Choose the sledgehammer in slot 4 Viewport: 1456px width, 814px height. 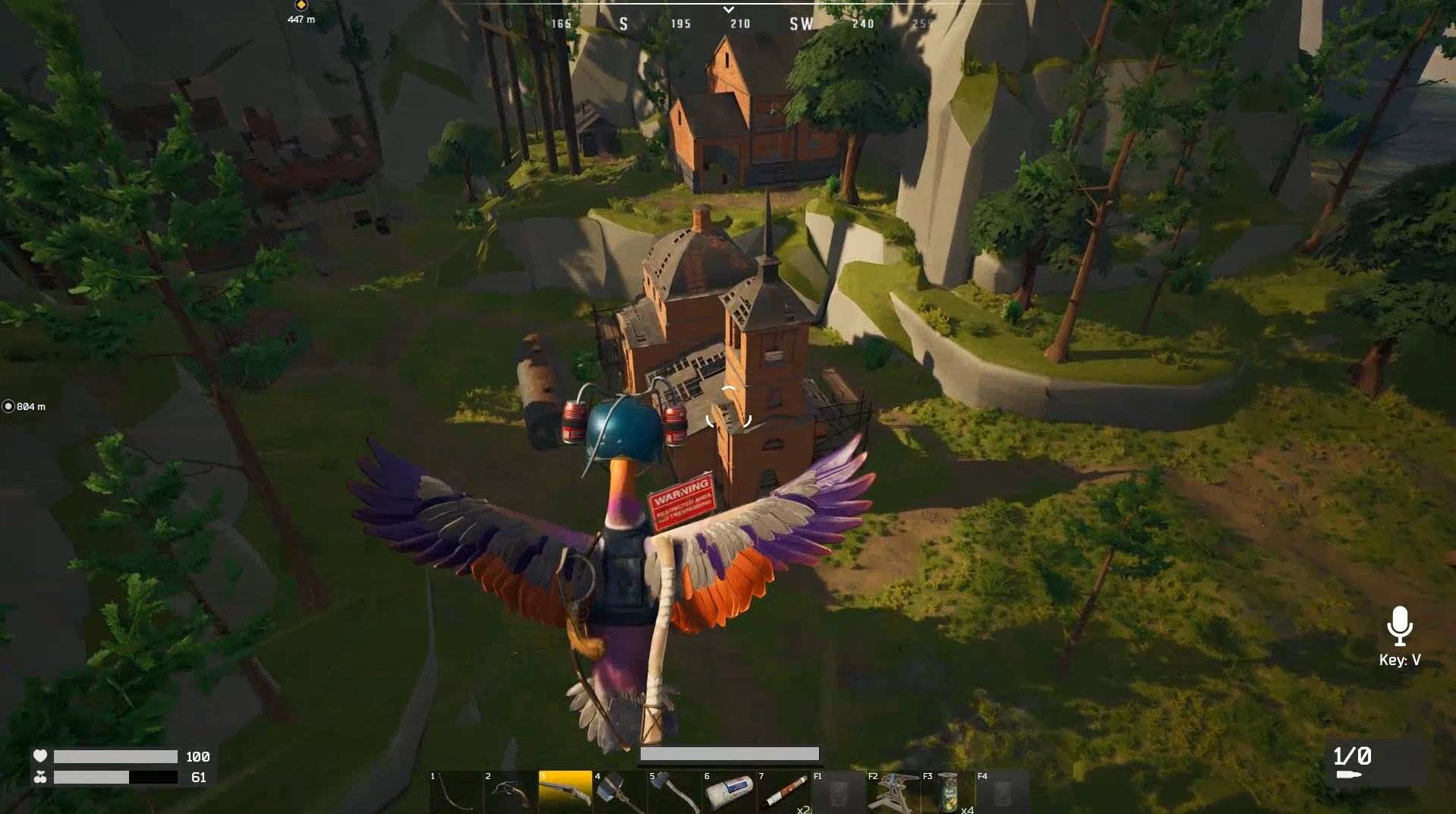[619, 793]
